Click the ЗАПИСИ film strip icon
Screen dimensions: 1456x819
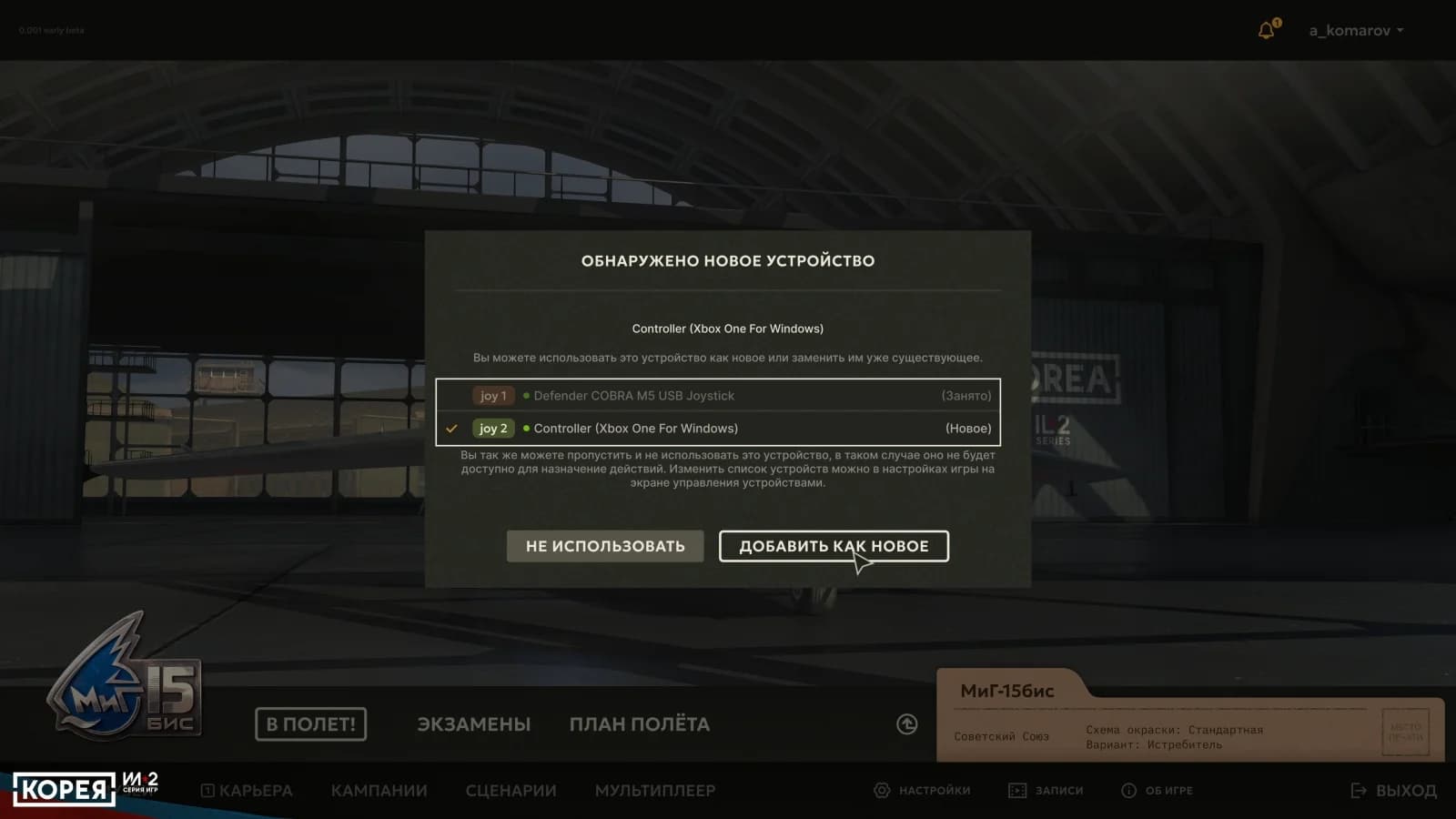(1016, 791)
